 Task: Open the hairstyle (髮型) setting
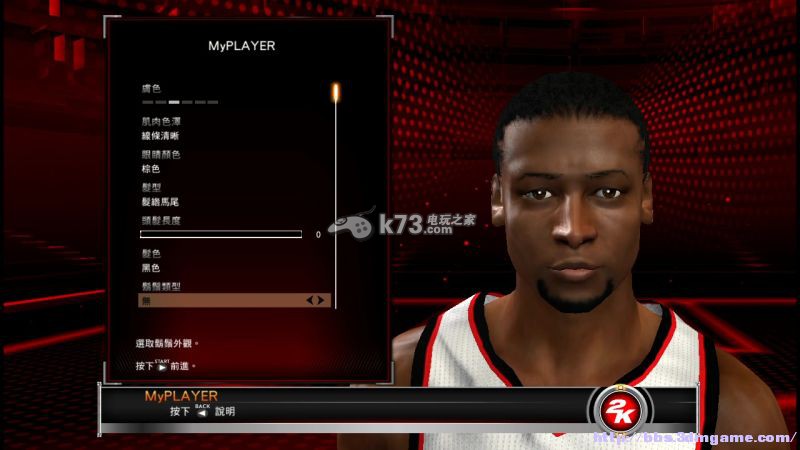(161, 202)
